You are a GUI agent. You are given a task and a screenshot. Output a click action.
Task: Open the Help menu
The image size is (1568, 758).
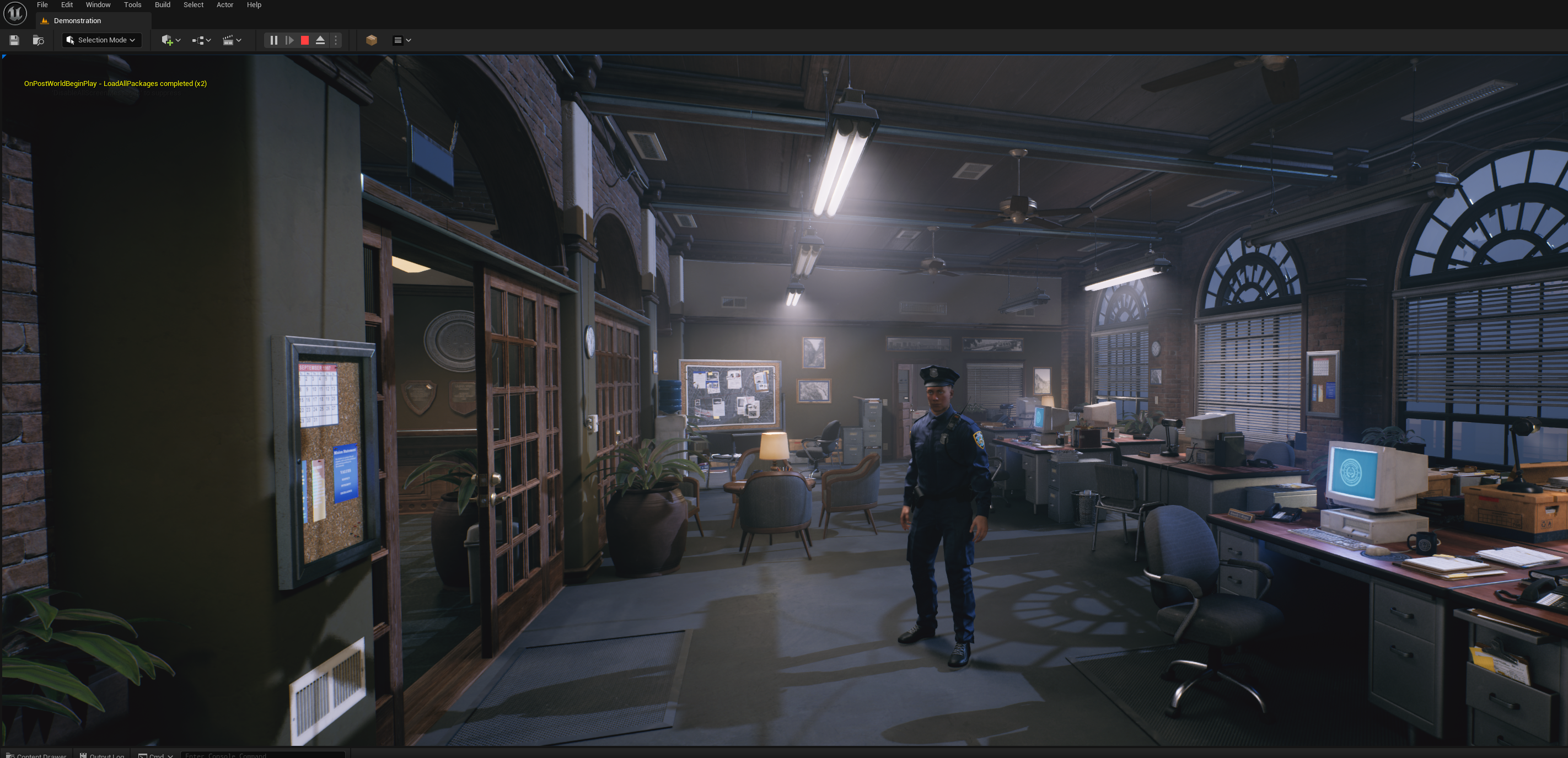coord(254,5)
